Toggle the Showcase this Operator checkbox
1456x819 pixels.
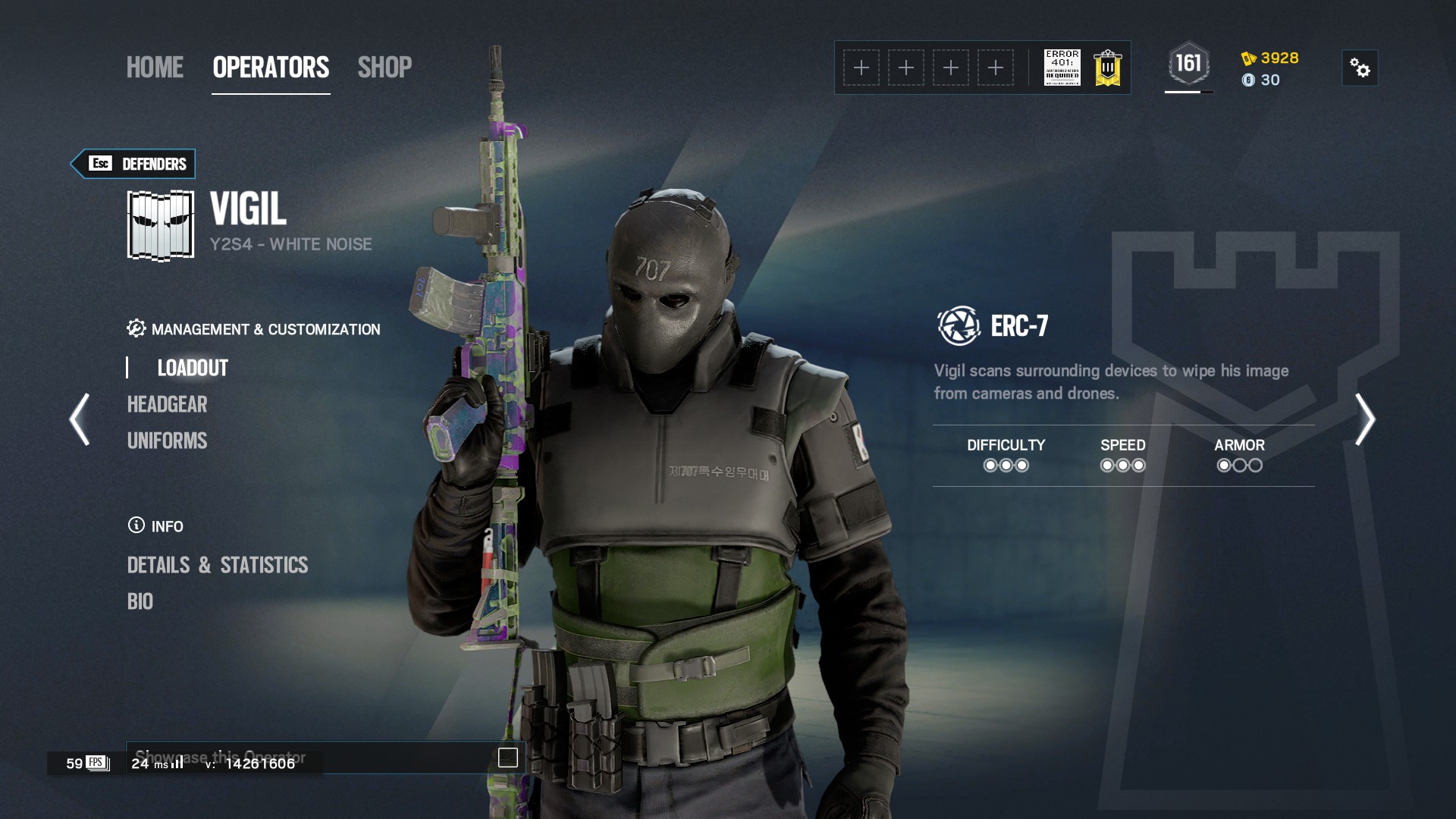click(507, 758)
